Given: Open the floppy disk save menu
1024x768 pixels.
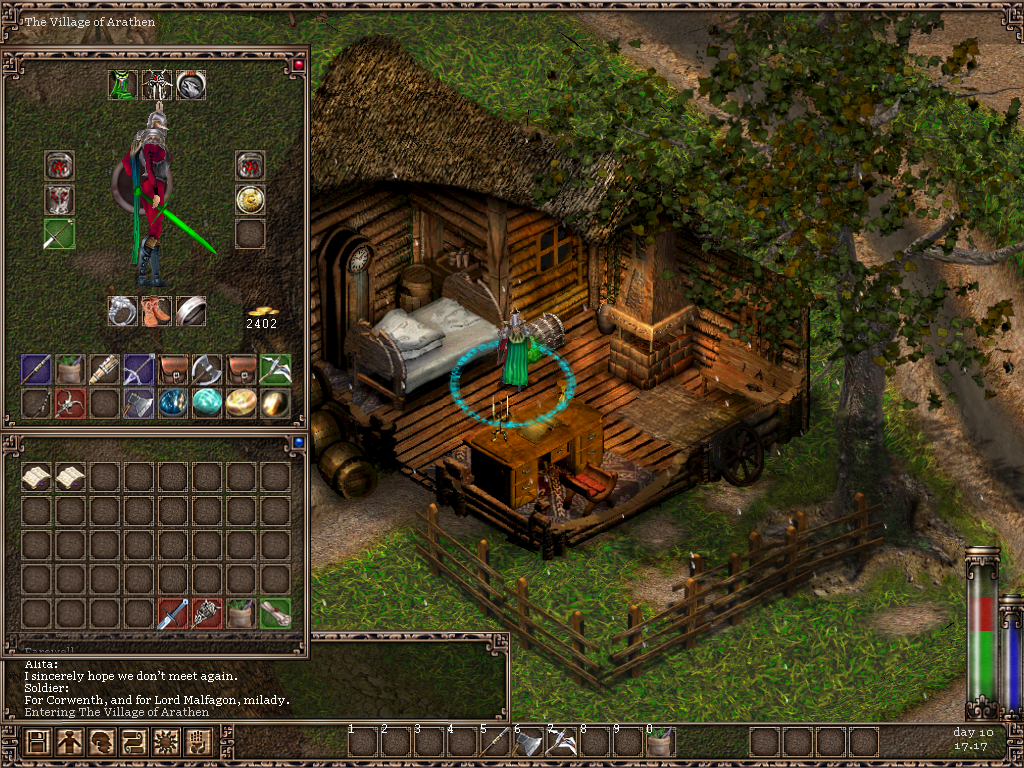Looking at the screenshot, I should click(x=38, y=742).
